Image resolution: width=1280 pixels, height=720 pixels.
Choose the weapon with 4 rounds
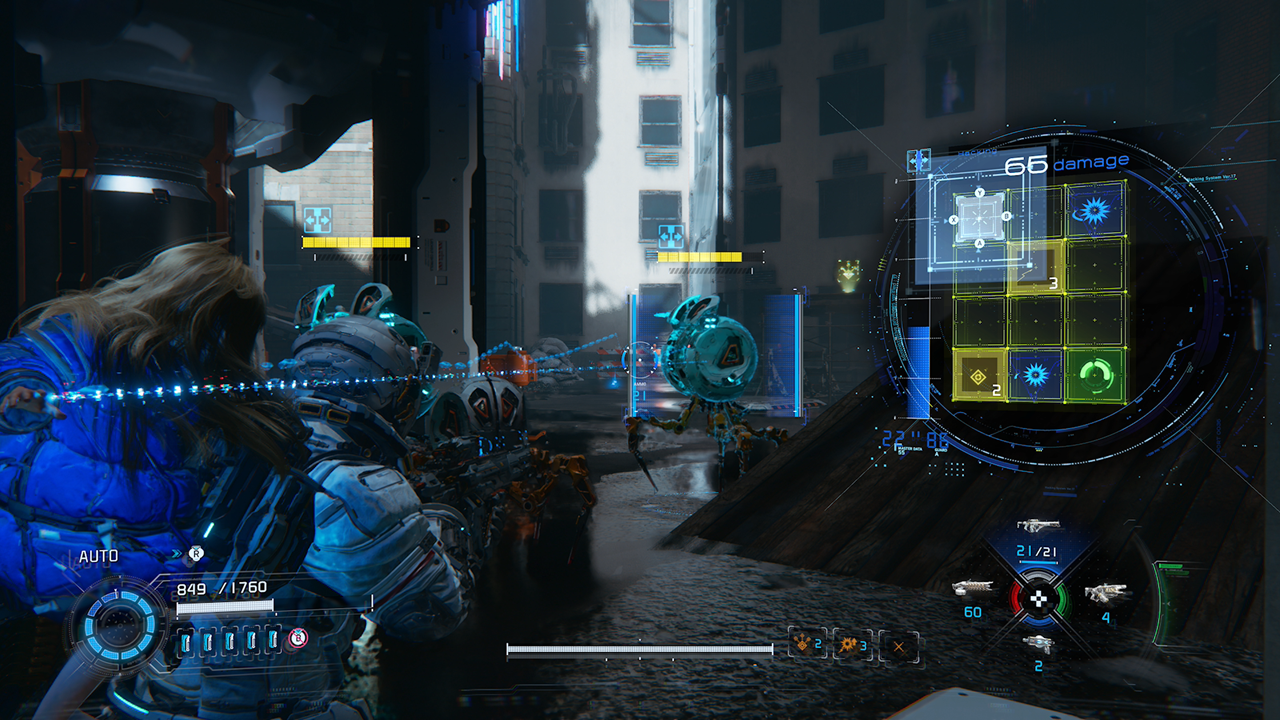pos(1107,593)
